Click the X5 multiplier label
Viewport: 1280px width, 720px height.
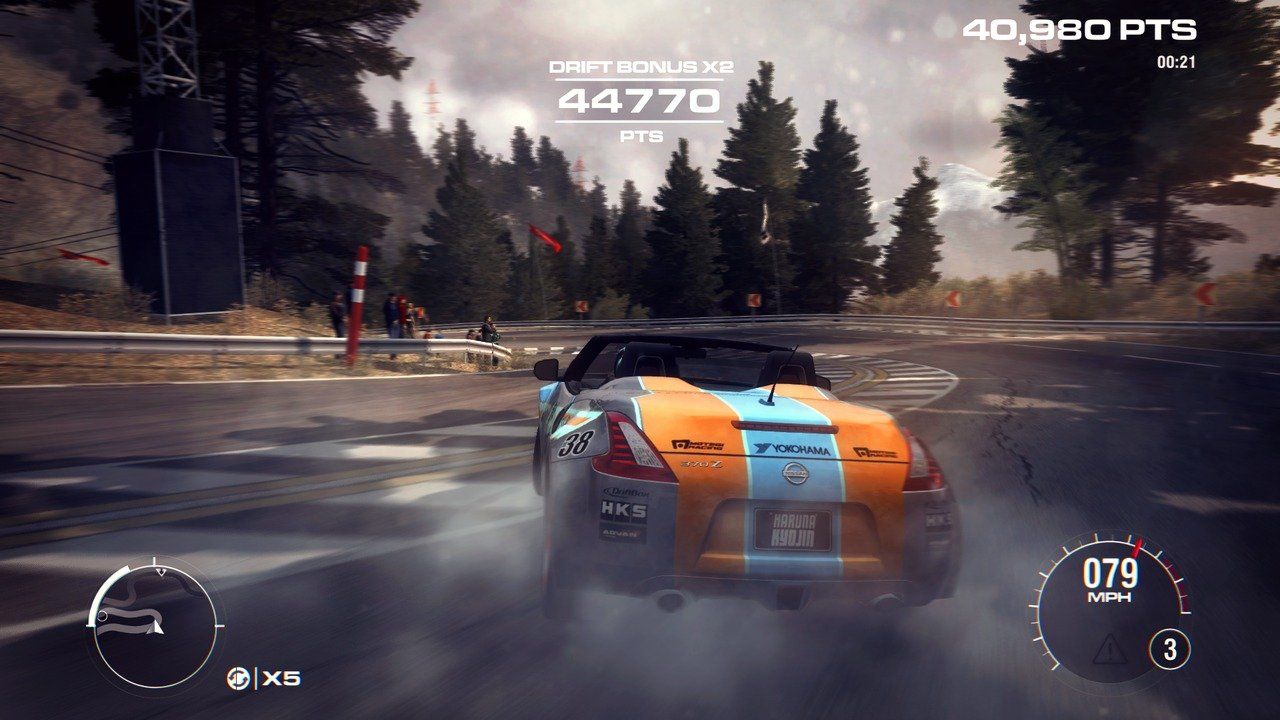coord(281,678)
